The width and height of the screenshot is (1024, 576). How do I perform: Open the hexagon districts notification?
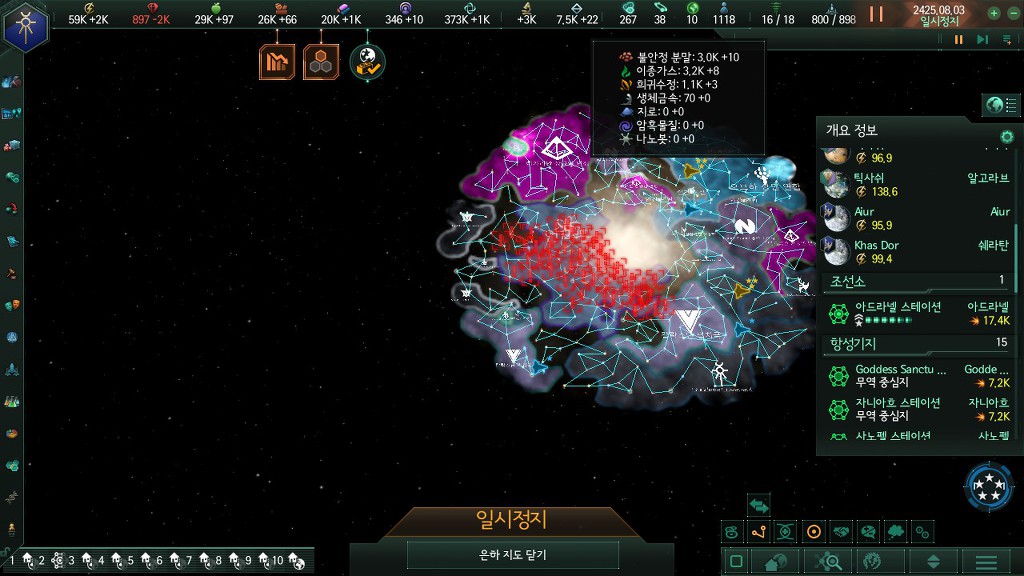pyautogui.click(x=321, y=62)
